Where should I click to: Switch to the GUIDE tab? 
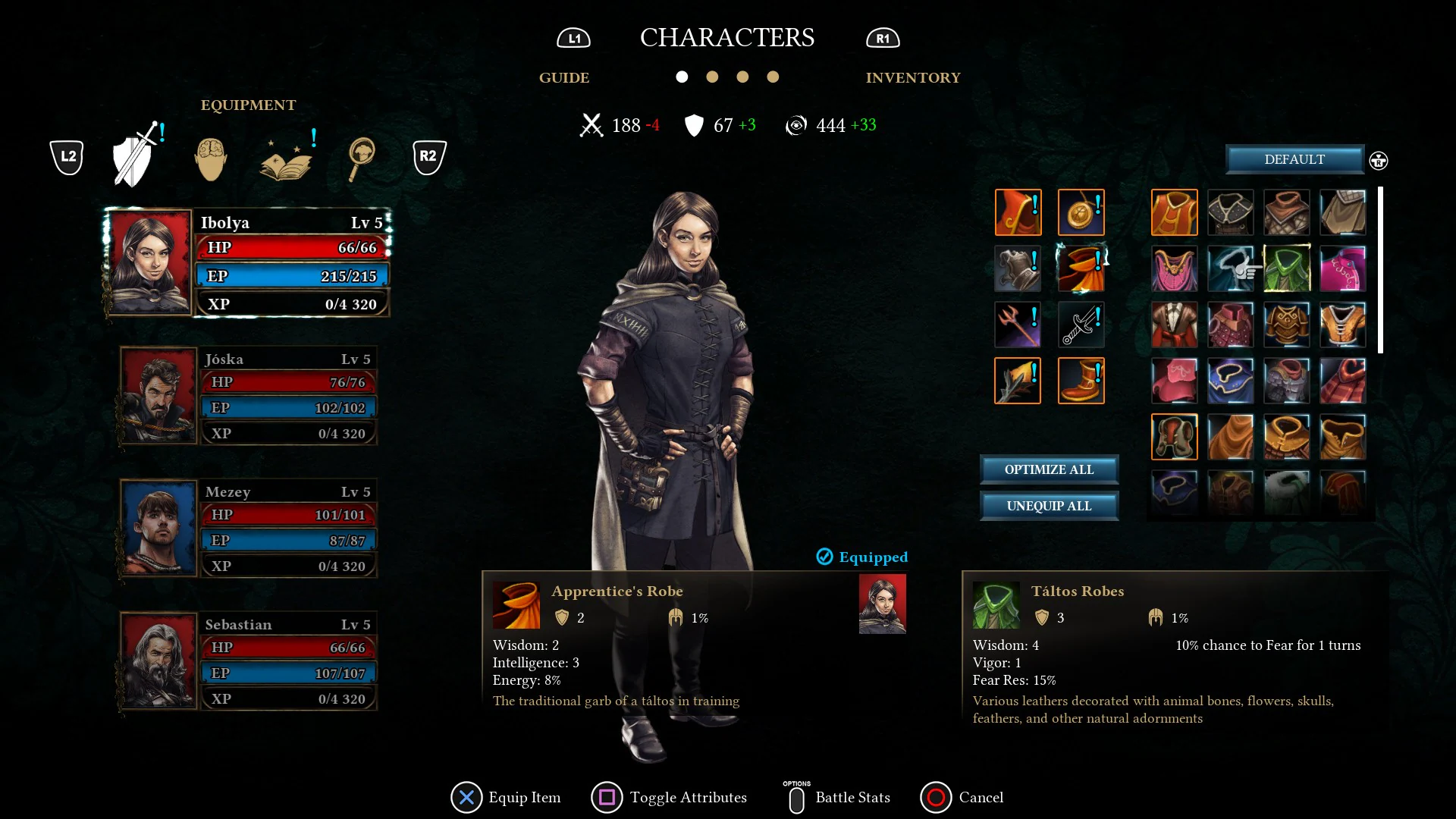[564, 77]
